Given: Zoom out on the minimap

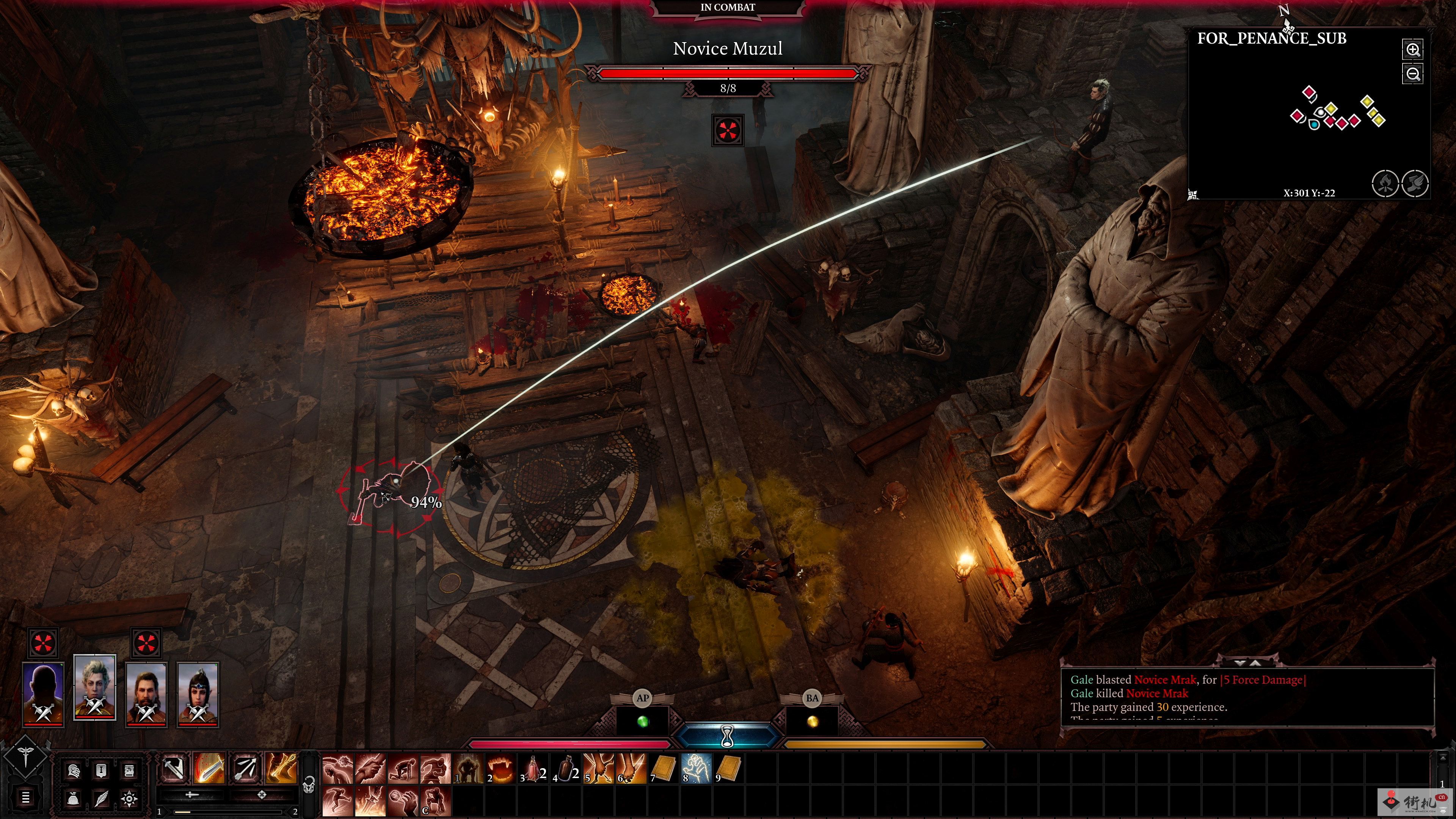Looking at the screenshot, I should pyautogui.click(x=1412, y=74).
